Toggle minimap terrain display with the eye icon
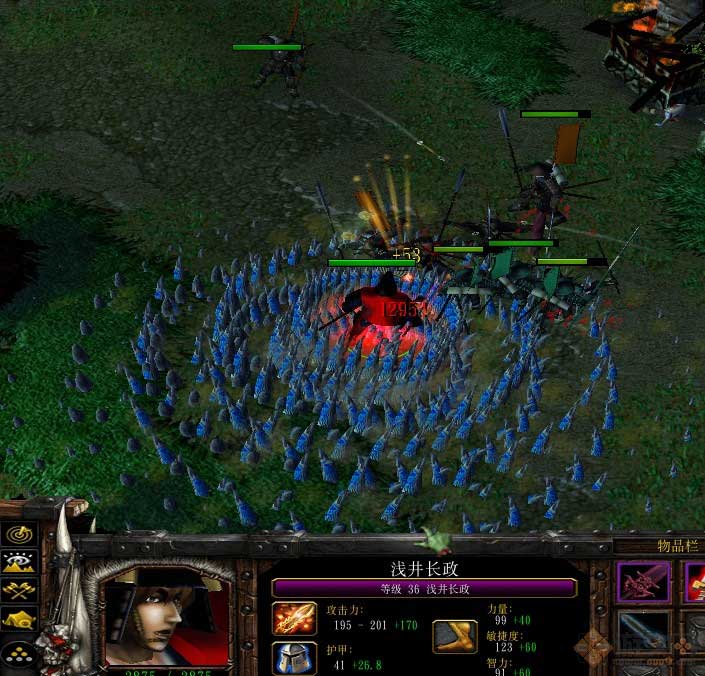This screenshot has width=705, height=676. point(21,562)
